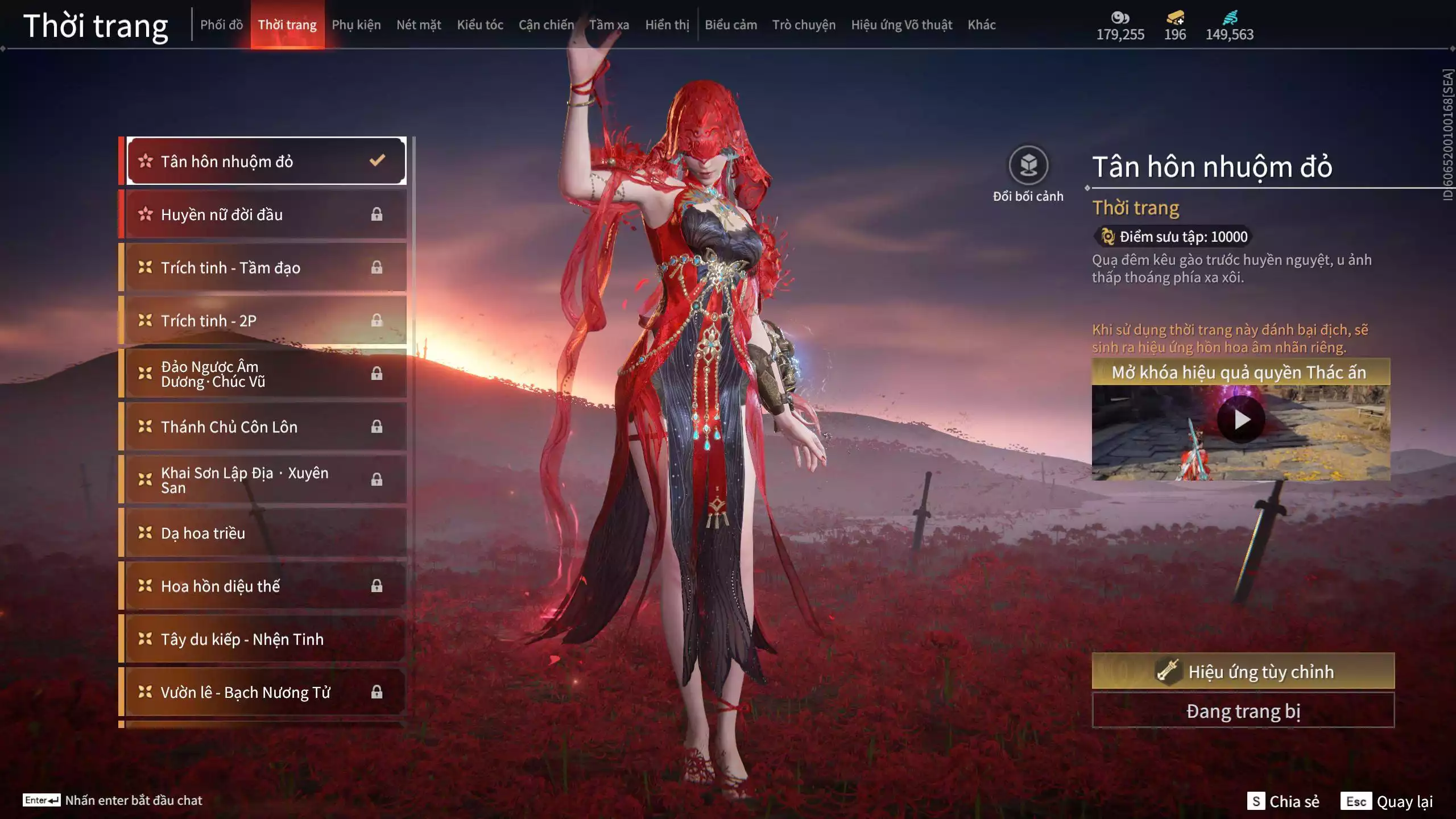
Task: Choose the Dạ hoa triều outfit
Action: tap(265, 533)
